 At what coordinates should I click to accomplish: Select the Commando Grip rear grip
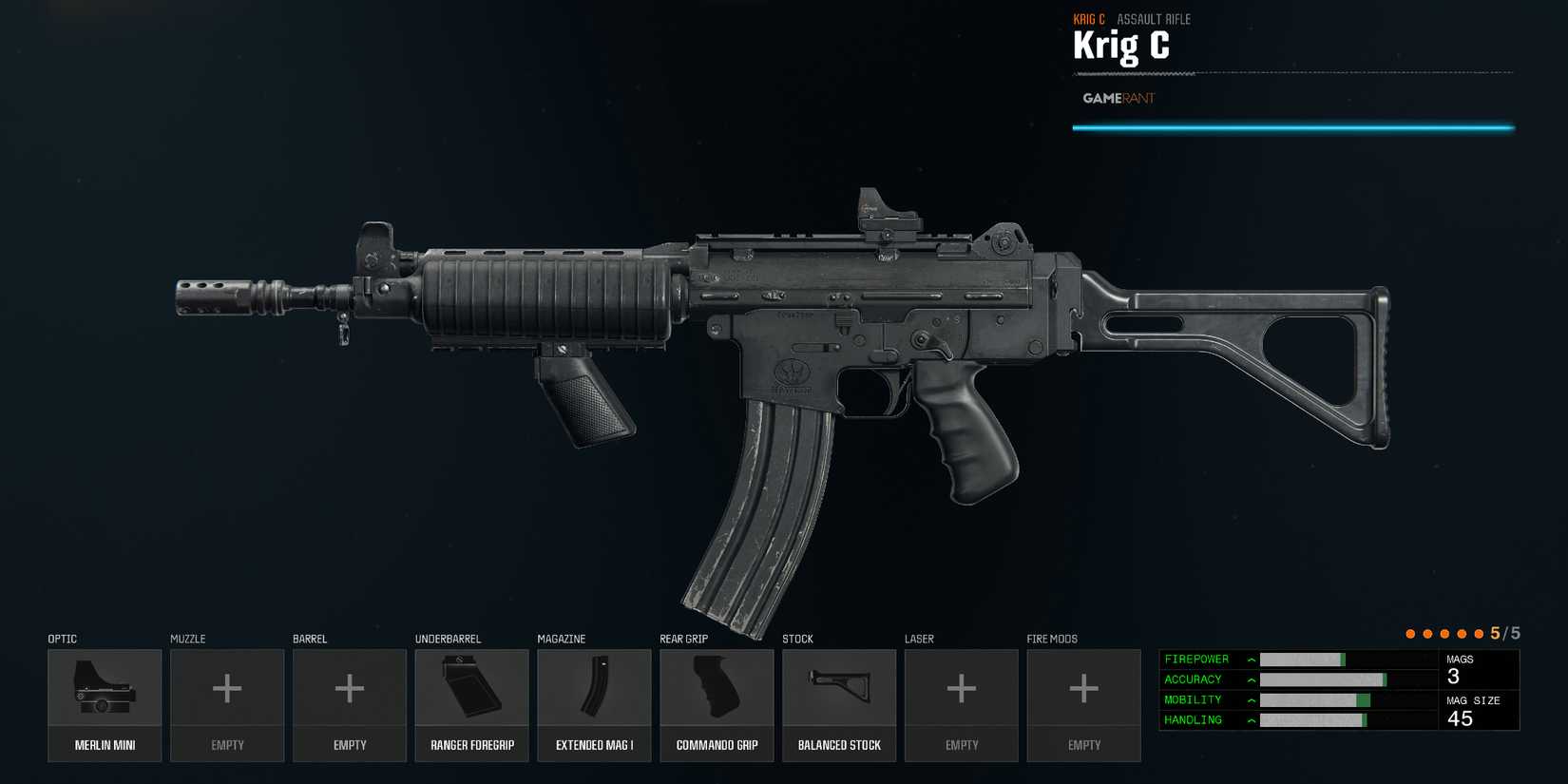coord(717,703)
